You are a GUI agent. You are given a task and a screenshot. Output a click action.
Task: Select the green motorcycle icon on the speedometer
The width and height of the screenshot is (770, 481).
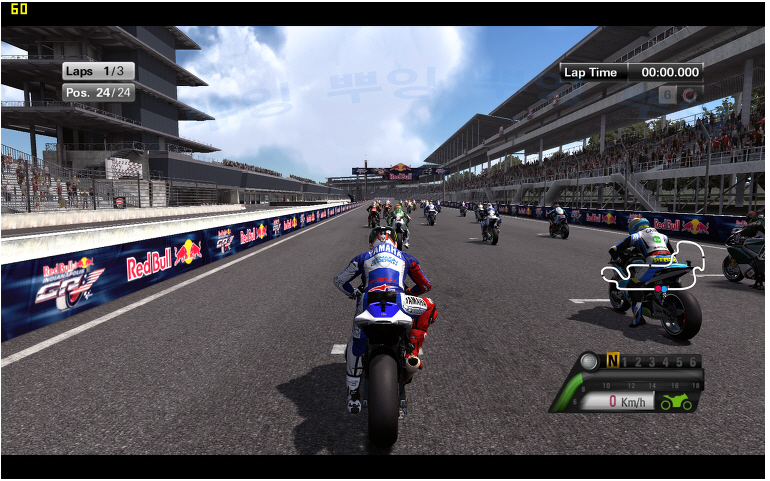click(x=676, y=402)
